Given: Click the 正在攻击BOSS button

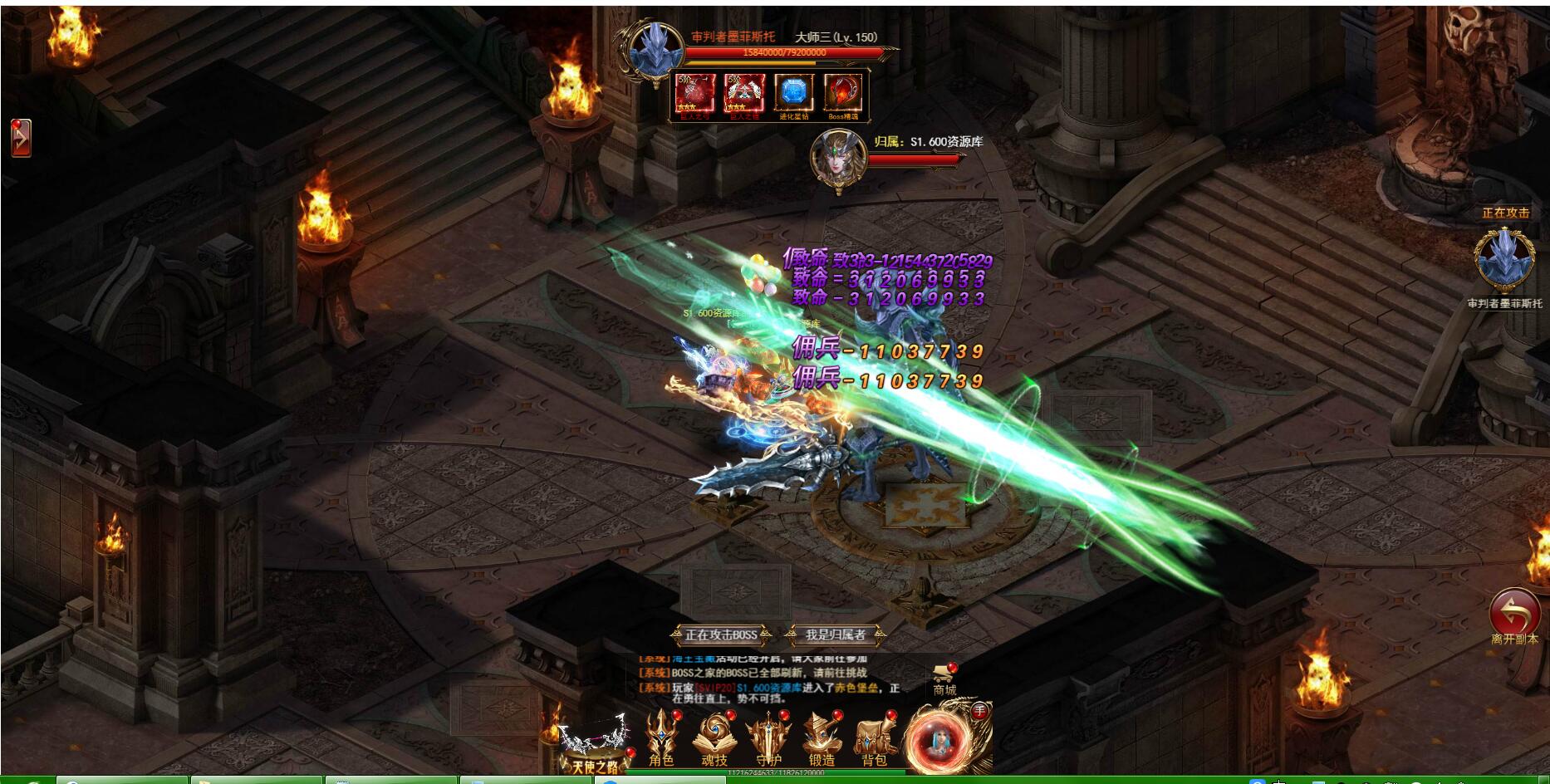Looking at the screenshot, I should 721,635.
